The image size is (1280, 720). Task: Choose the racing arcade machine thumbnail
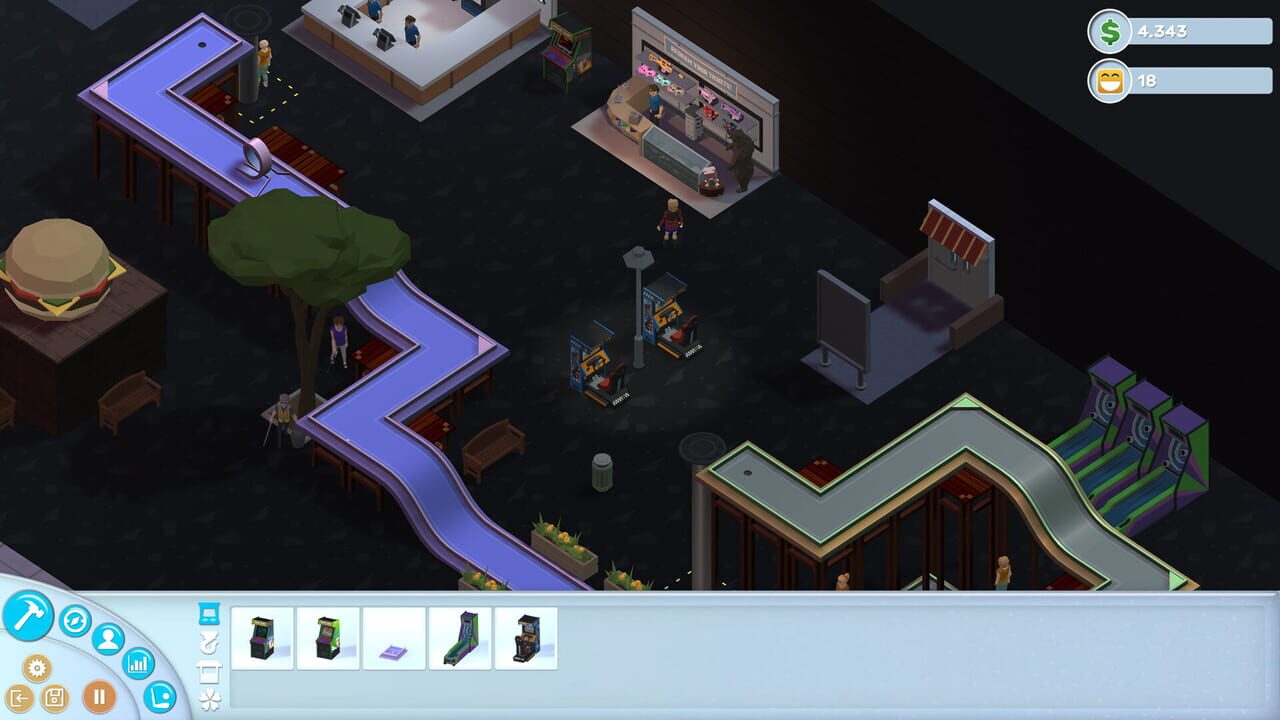527,638
